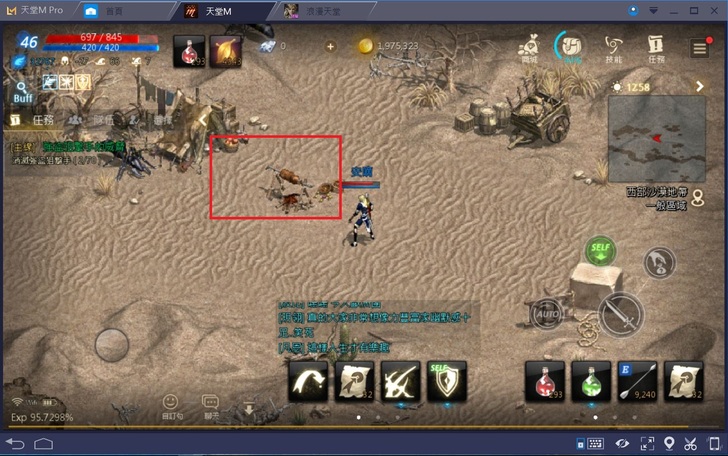Open the quest scroll (任務) icon in top bar
The image size is (728, 456).
pyautogui.click(x=656, y=47)
